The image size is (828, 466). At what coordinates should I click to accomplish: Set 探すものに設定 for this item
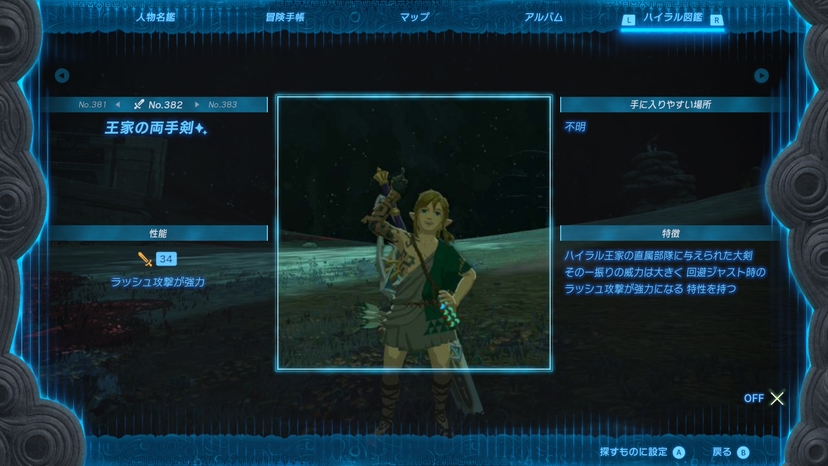tap(642, 452)
